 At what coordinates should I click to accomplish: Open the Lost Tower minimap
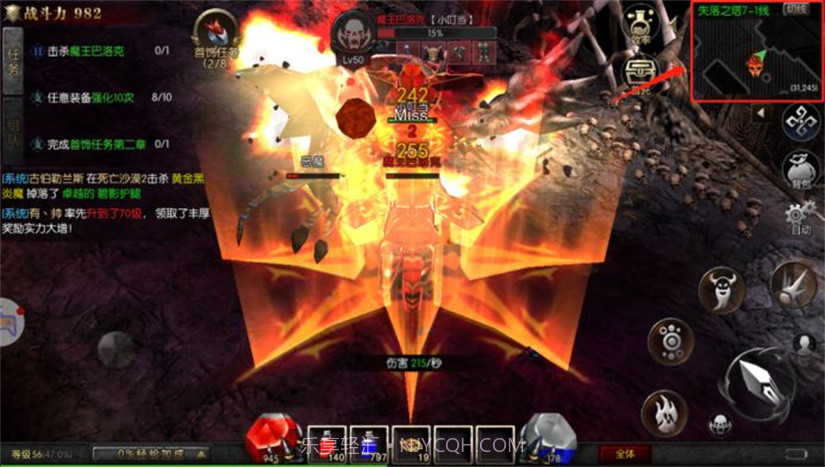(756, 60)
